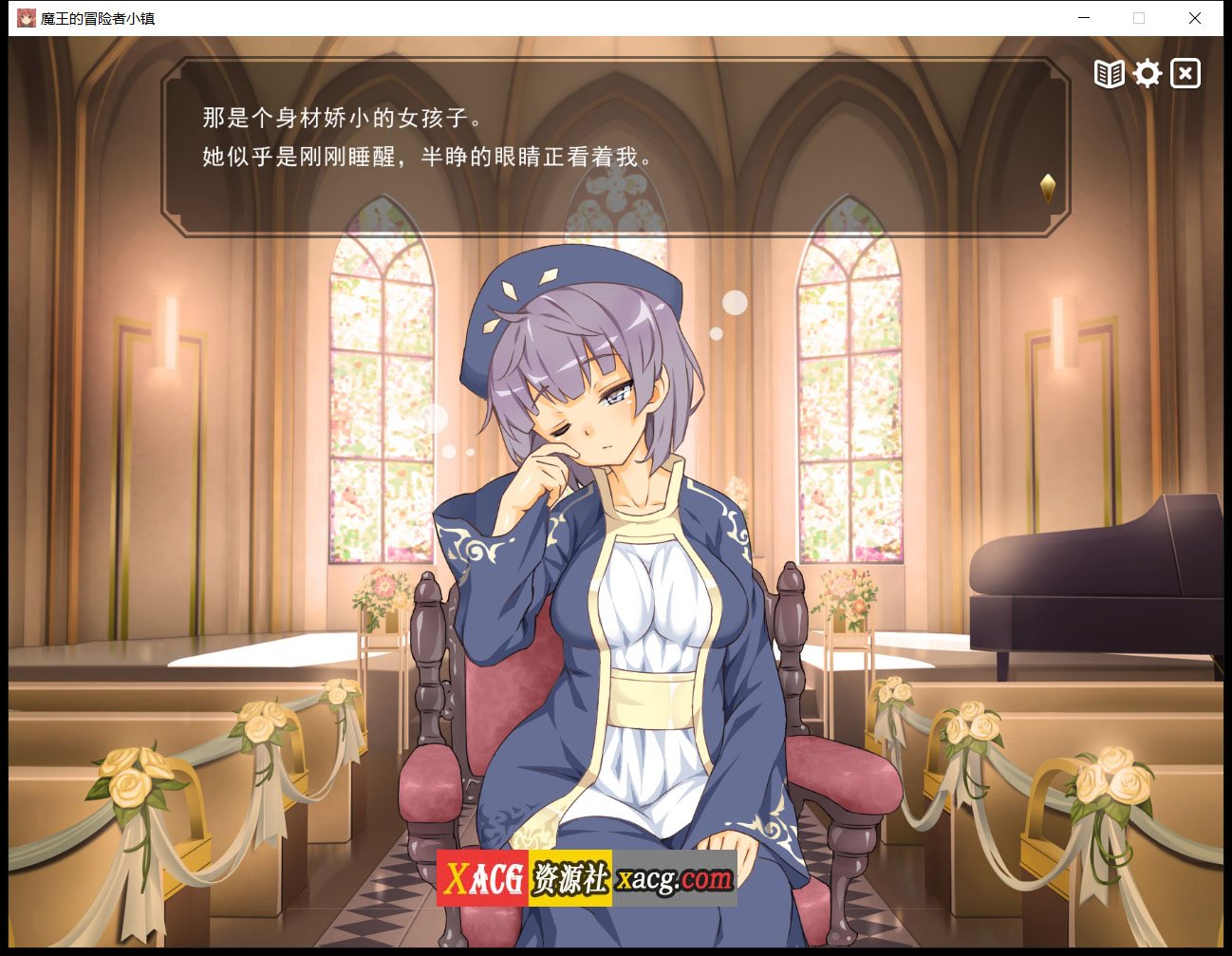The width and height of the screenshot is (1232, 956).
Task: Click the title text 魔王的冒险者小镇
Action: tap(95, 17)
